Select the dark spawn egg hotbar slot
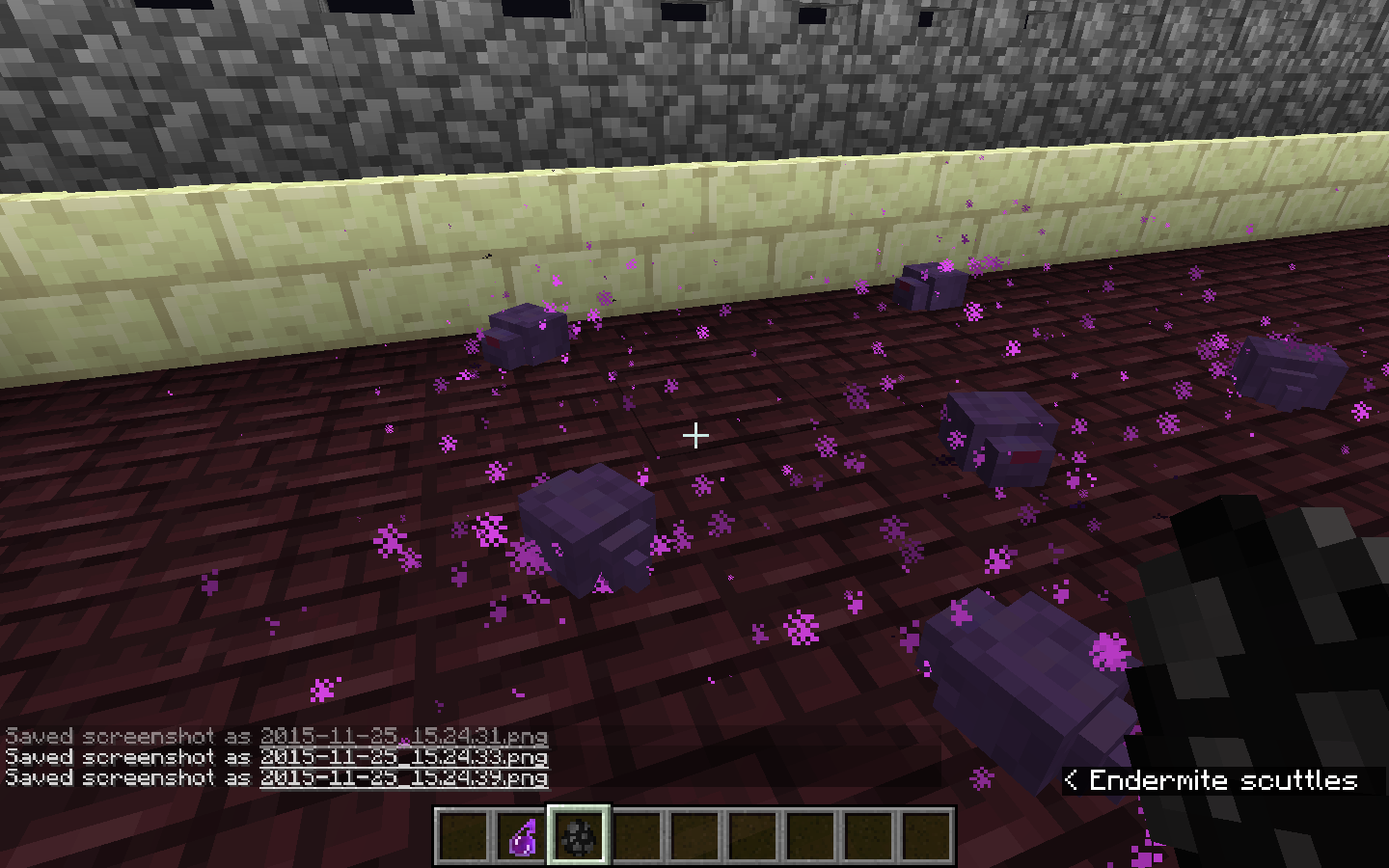The image size is (1389, 868). pyautogui.click(x=580, y=836)
